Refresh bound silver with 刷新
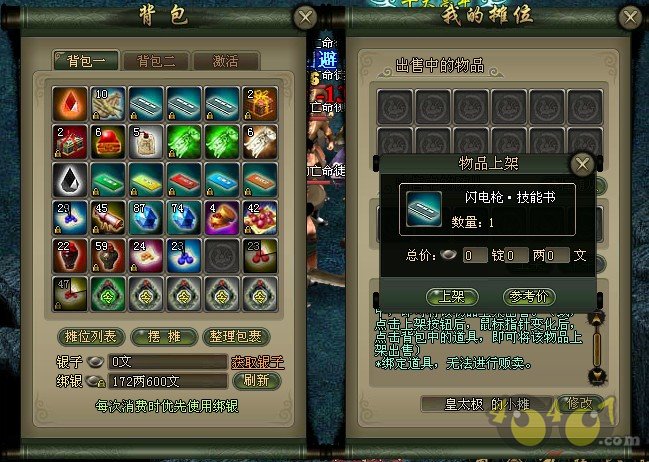 (x=250, y=381)
